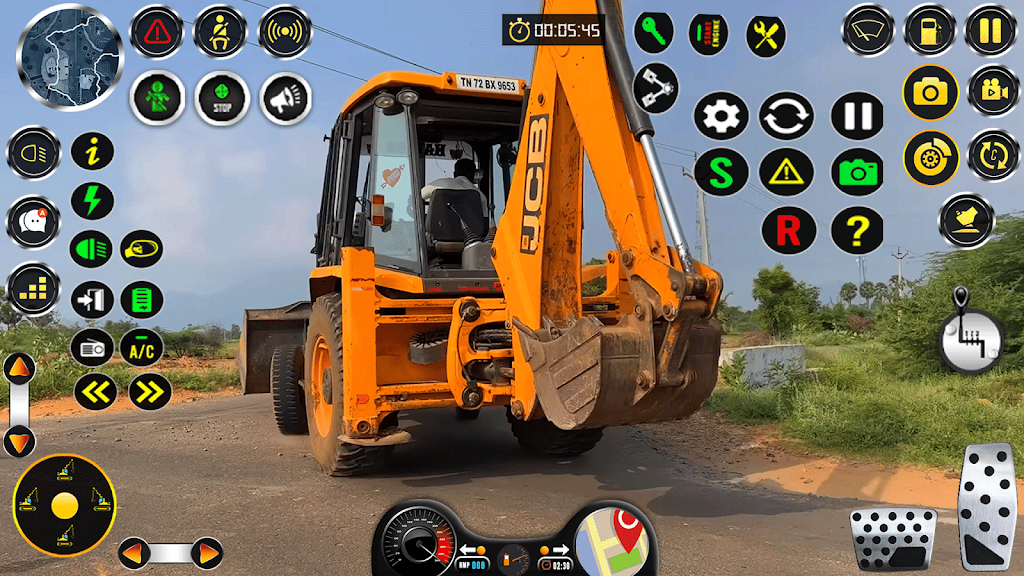Activate the right double-chevron indicator
Image resolution: width=1024 pixels, height=576 pixels.
[150, 392]
